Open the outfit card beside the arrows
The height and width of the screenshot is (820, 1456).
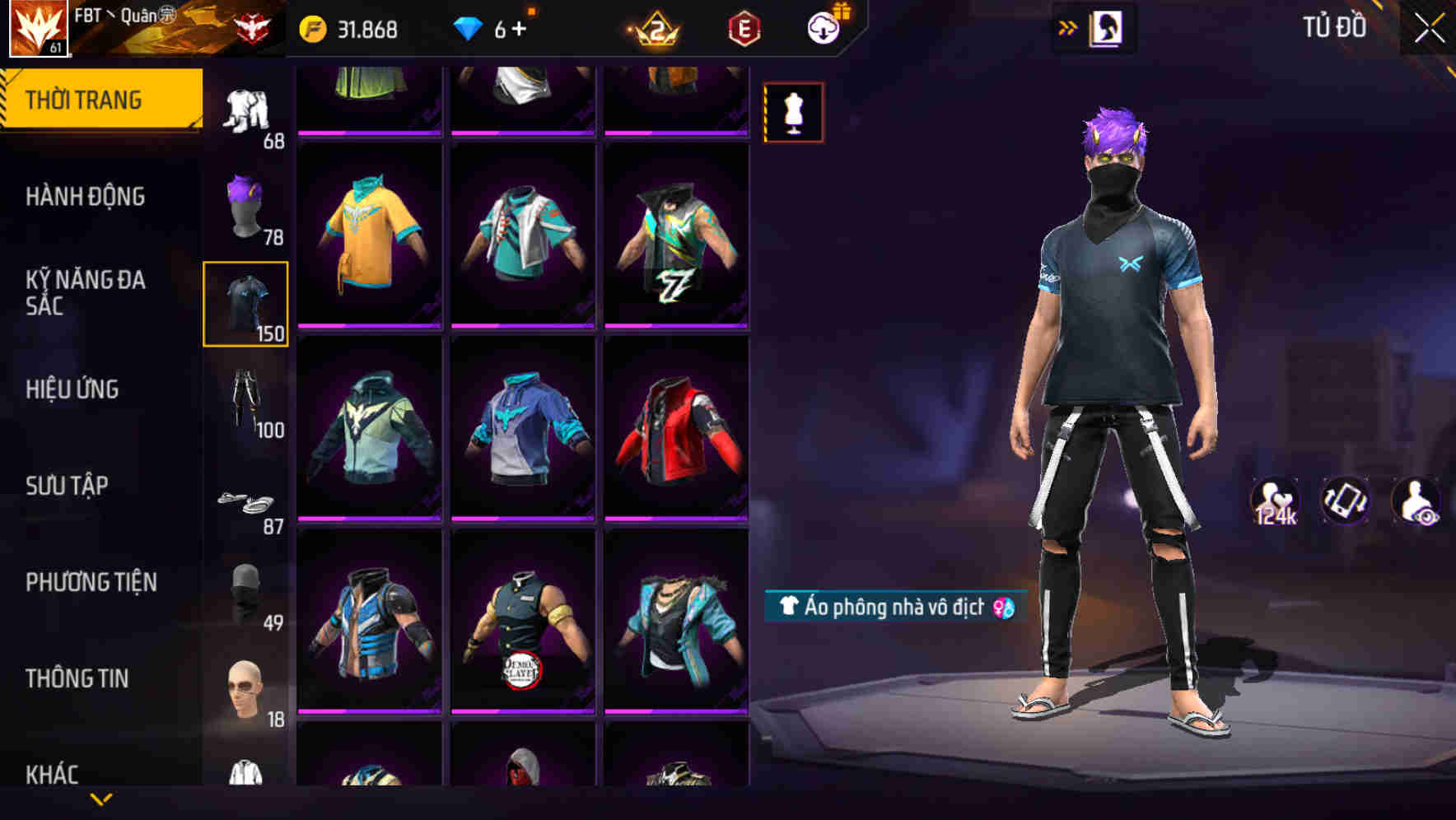point(1108,29)
